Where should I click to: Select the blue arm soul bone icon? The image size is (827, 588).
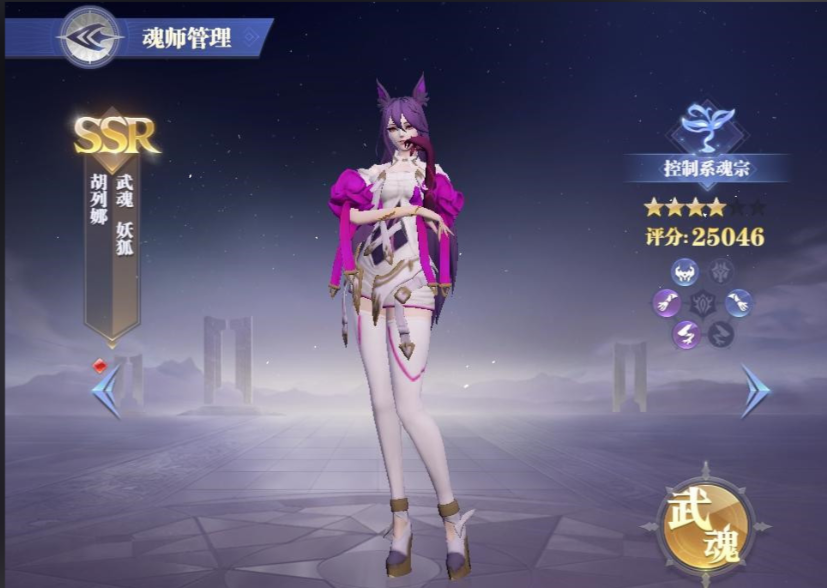click(x=738, y=301)
